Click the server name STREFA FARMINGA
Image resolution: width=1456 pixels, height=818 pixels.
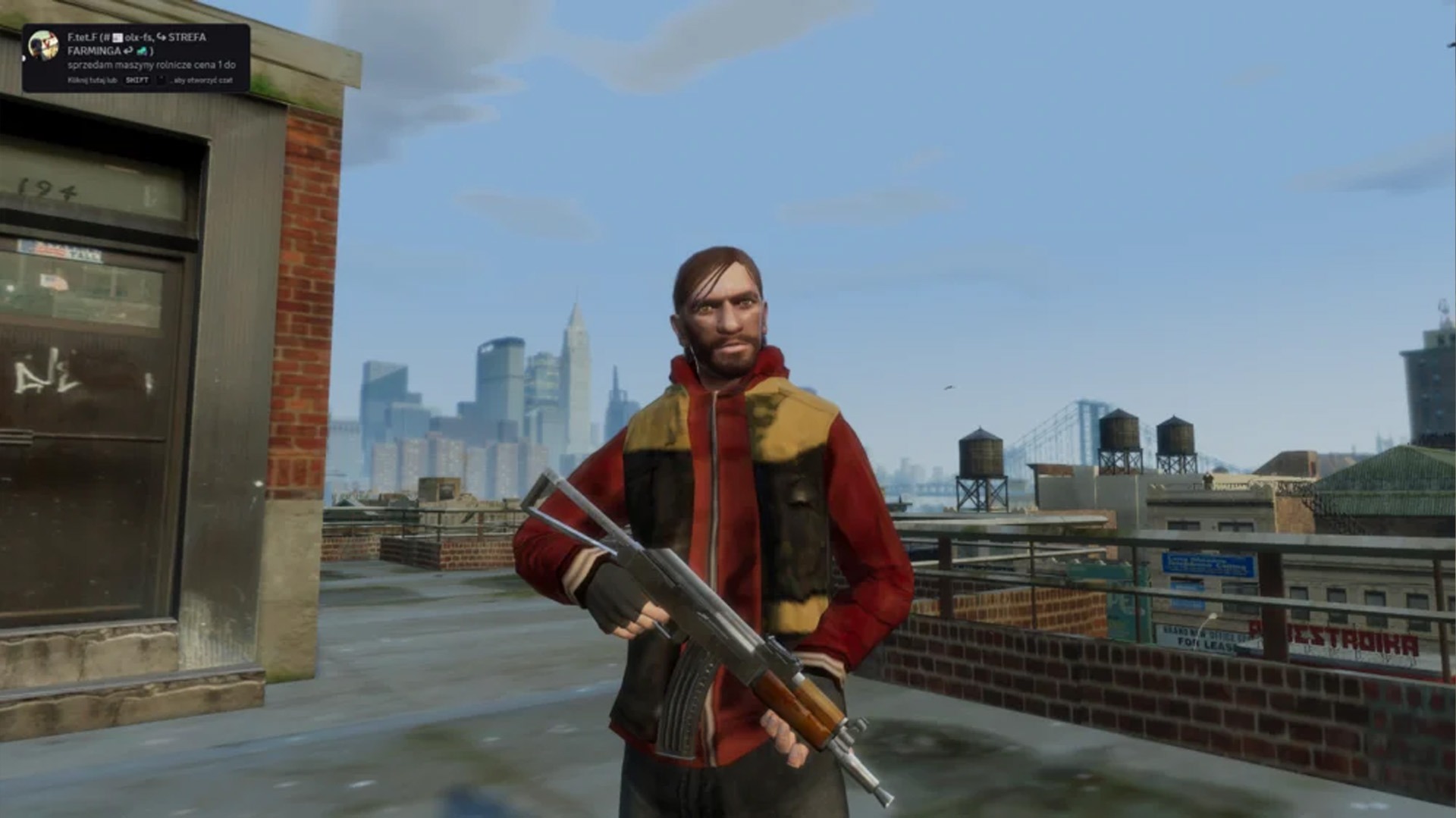(187, 38)
